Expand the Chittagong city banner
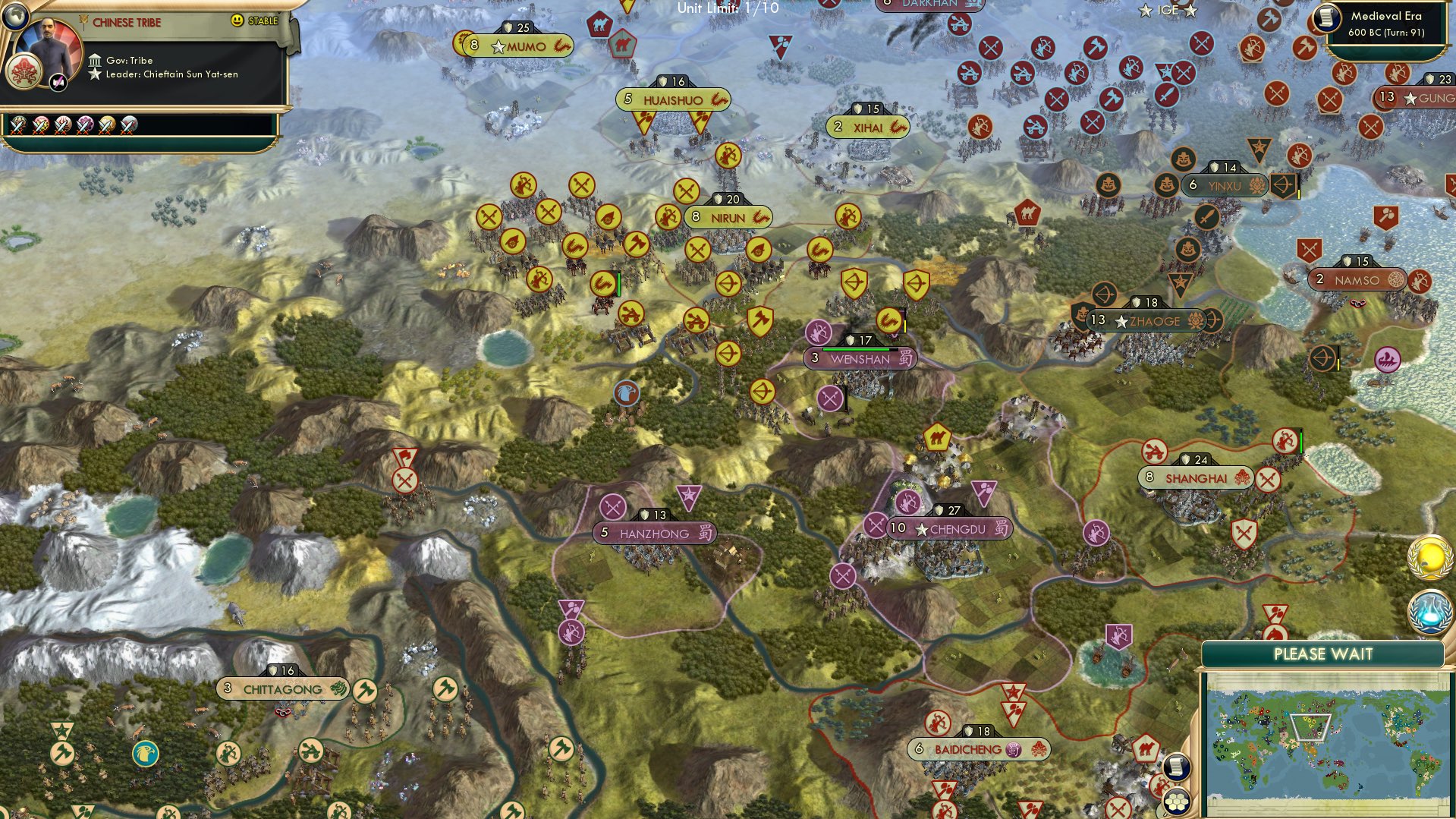Image resolution: width=1456 pixels, height=819 pixels. tap(283, 690)
